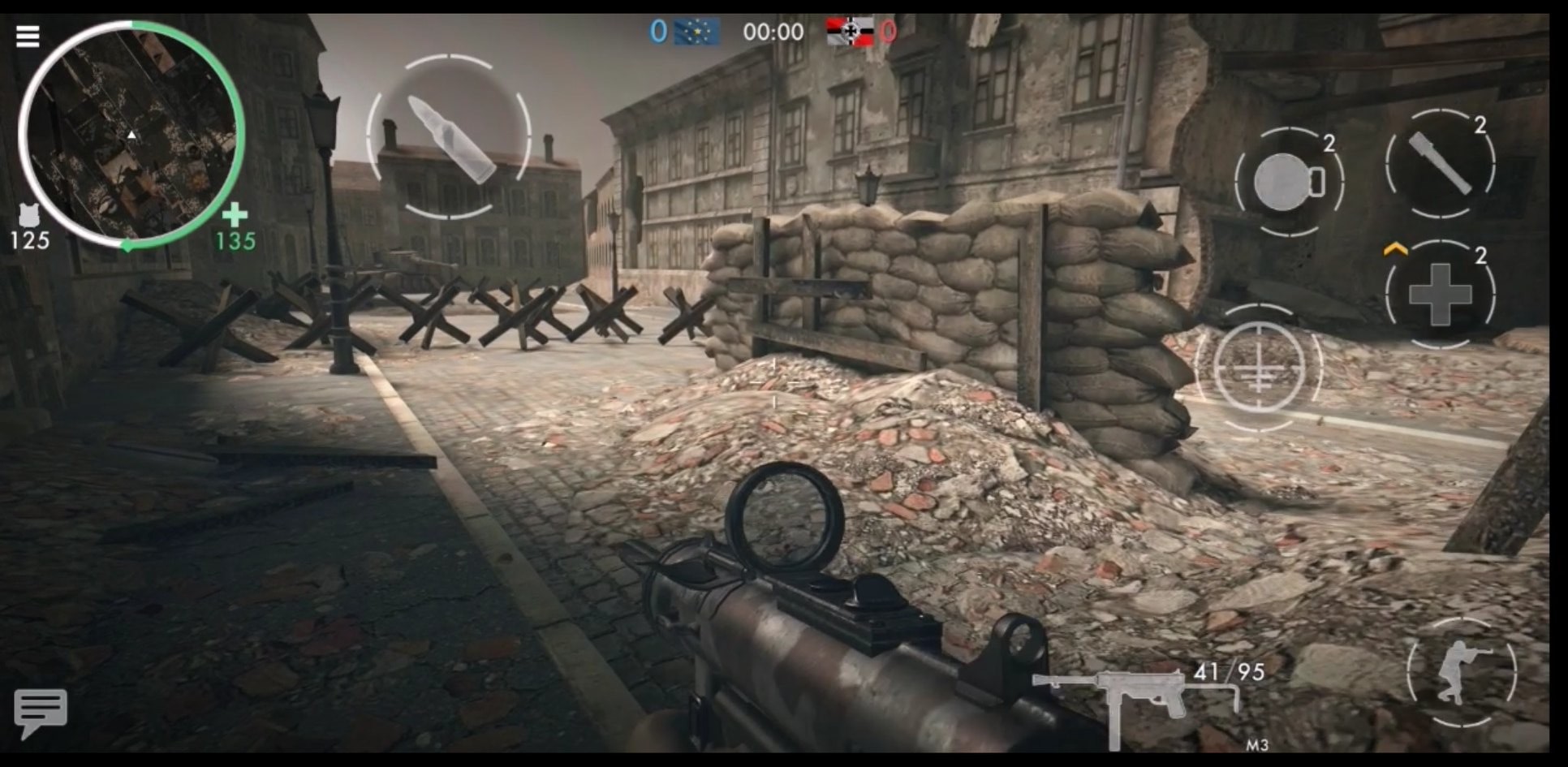The height and width of the screenshot is (767, 1568).
Task: Open the hamburger menu
Action: [x=28, y=37]
